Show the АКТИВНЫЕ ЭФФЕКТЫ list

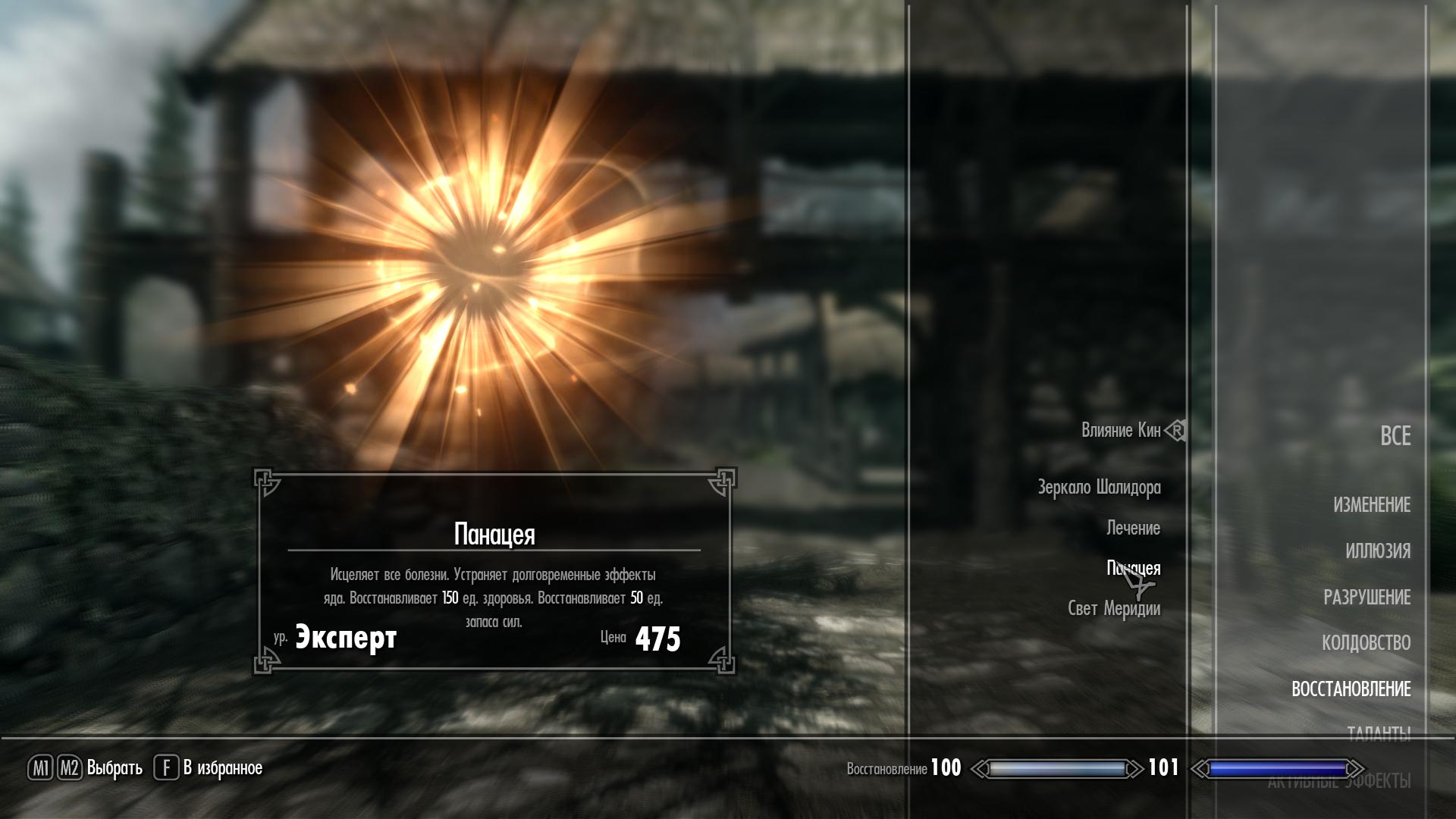click(x=1338, y=782)
